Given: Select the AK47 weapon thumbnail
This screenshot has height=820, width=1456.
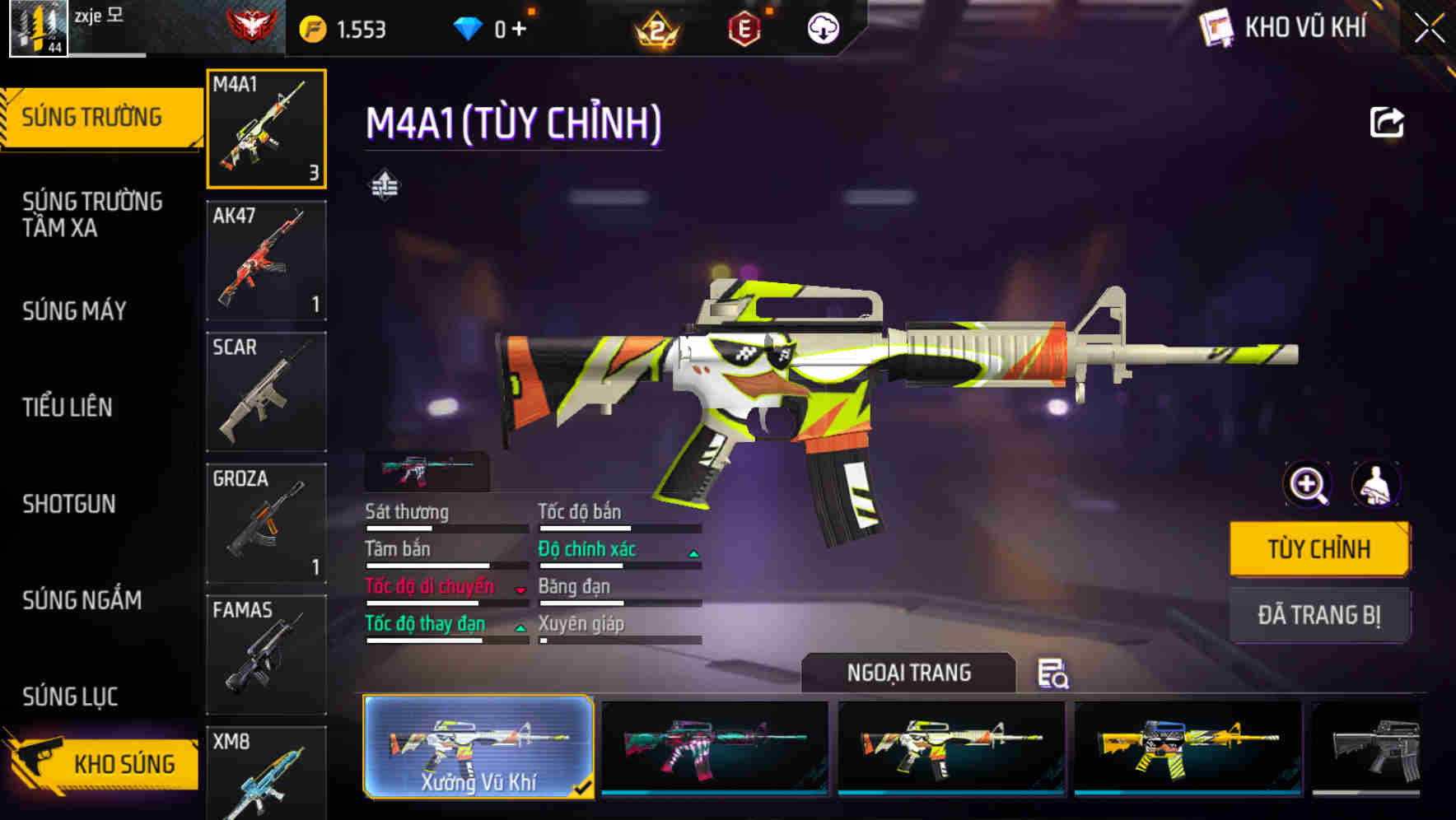Looking at the screenshot, I should point(266,259).
